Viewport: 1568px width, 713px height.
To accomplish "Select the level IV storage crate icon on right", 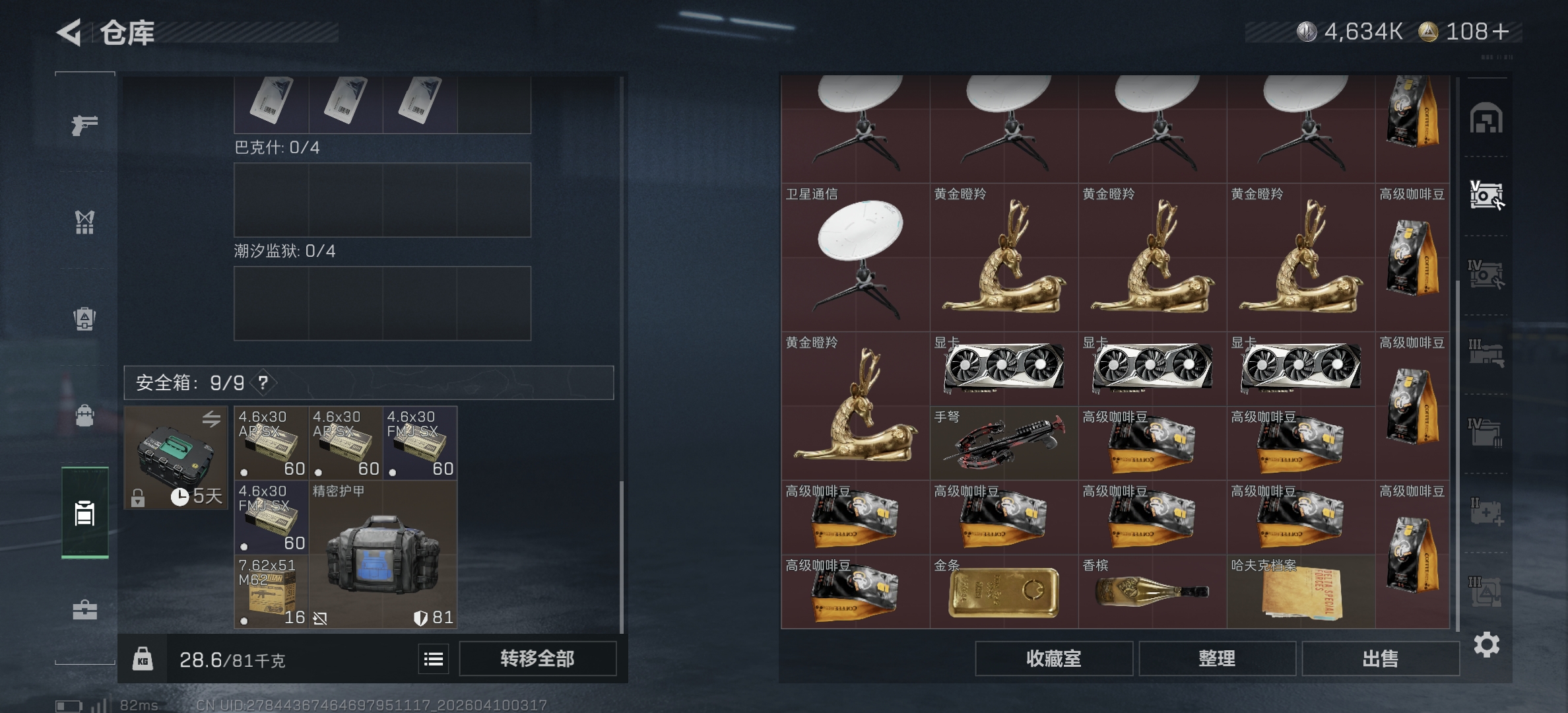I will click(1487, 272).
